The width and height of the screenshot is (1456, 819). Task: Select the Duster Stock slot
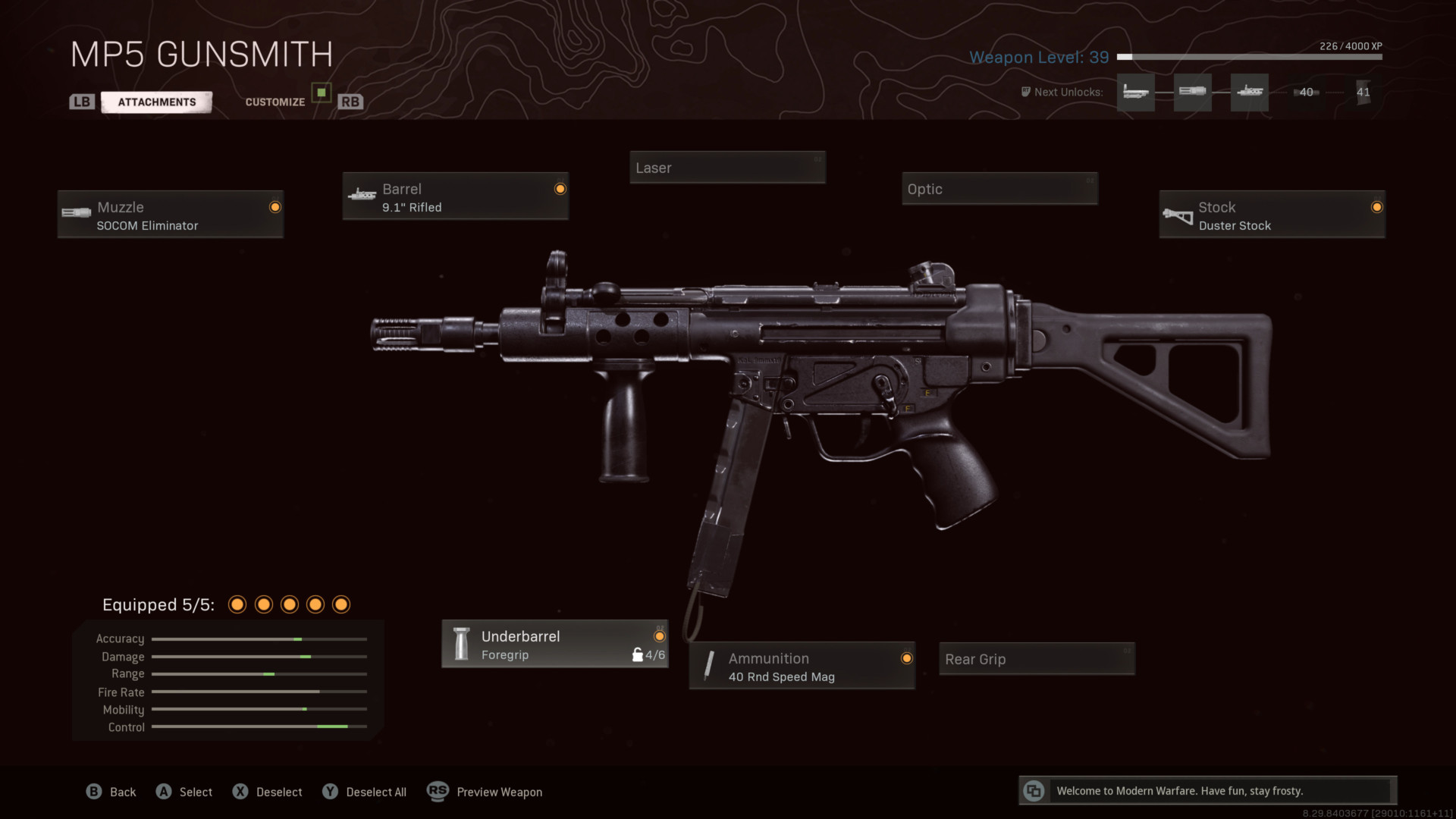pyautogui.click(x=1272, y=215)
